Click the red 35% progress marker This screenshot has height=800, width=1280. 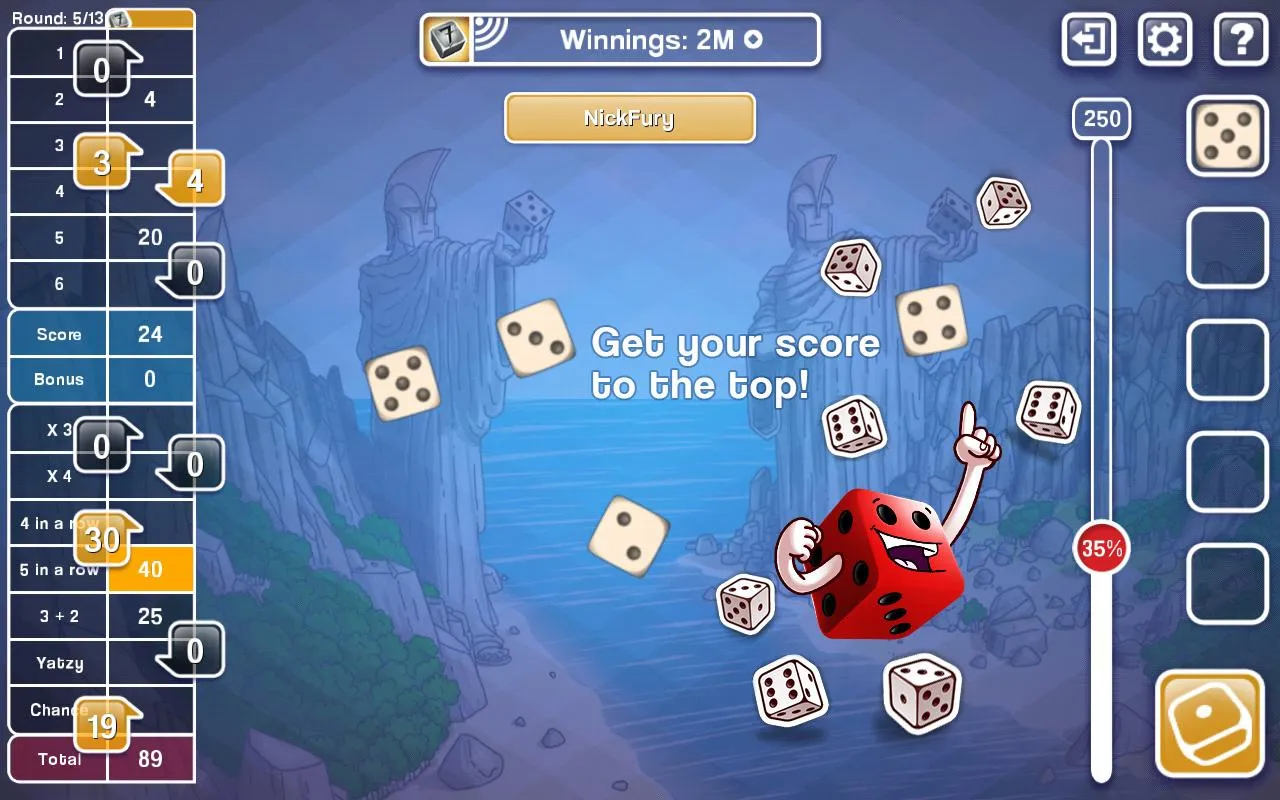[1101, 548]
